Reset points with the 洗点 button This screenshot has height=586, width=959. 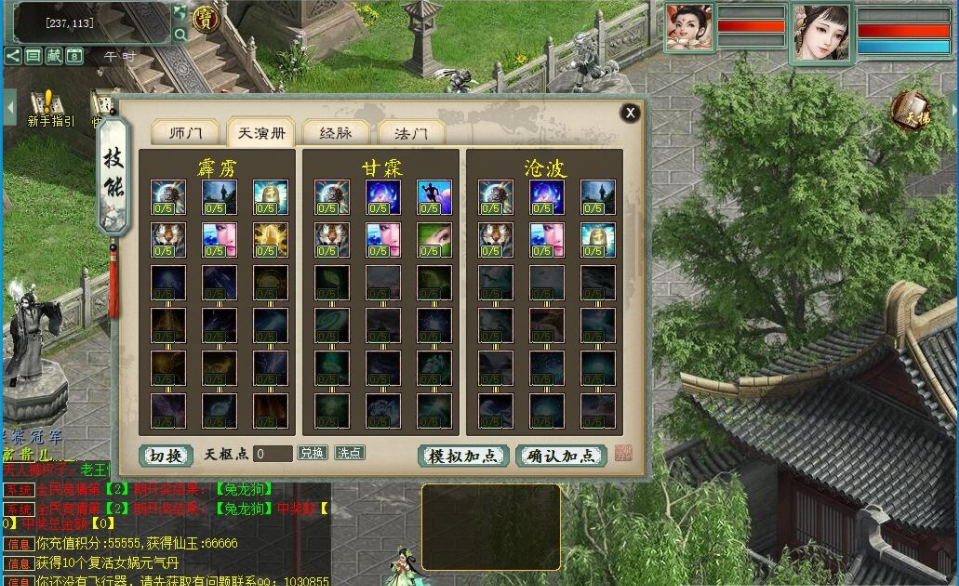pyautogui.click(x=349, y=453)
